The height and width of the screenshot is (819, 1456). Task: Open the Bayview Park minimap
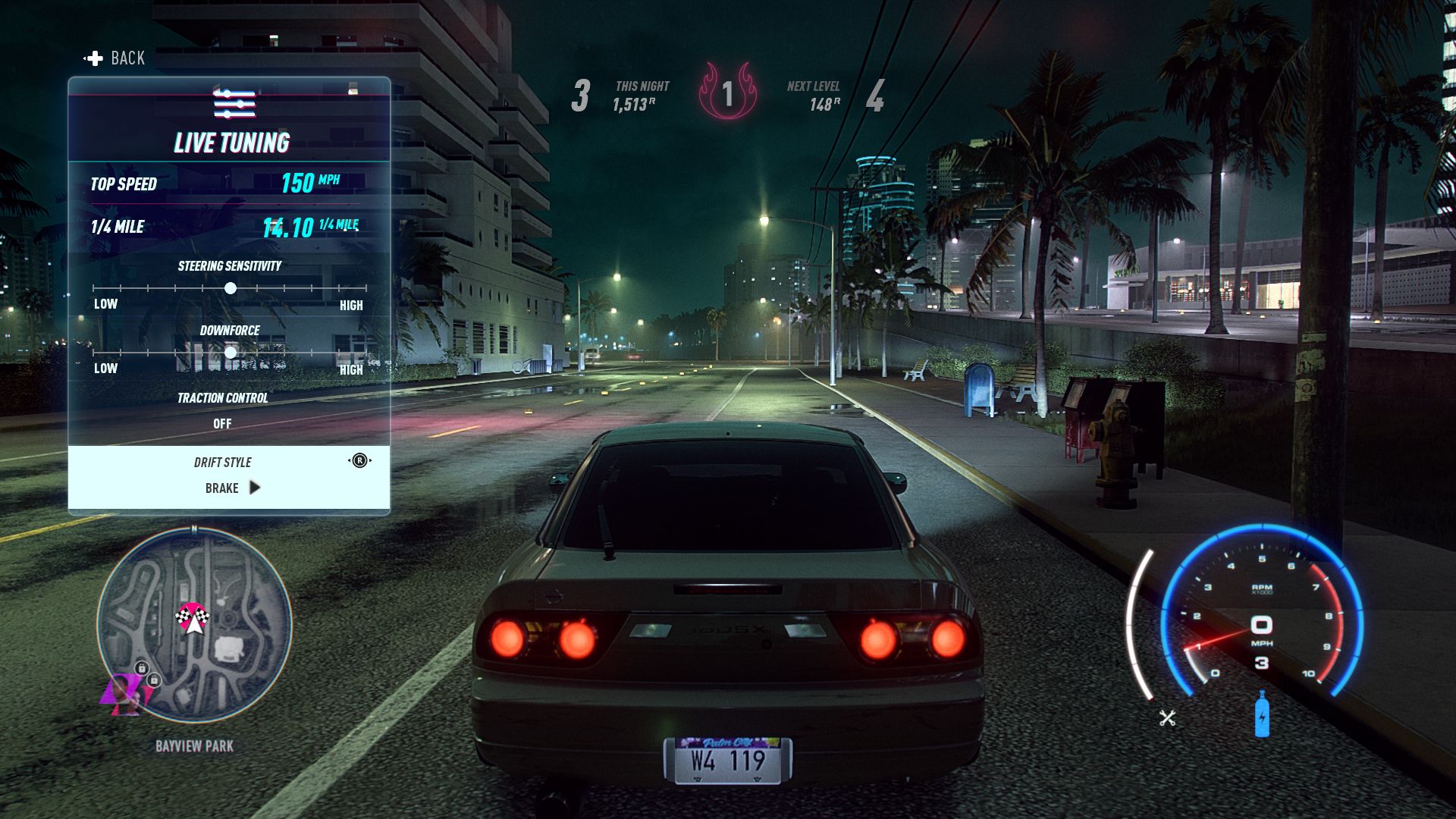tap(194, 624)
